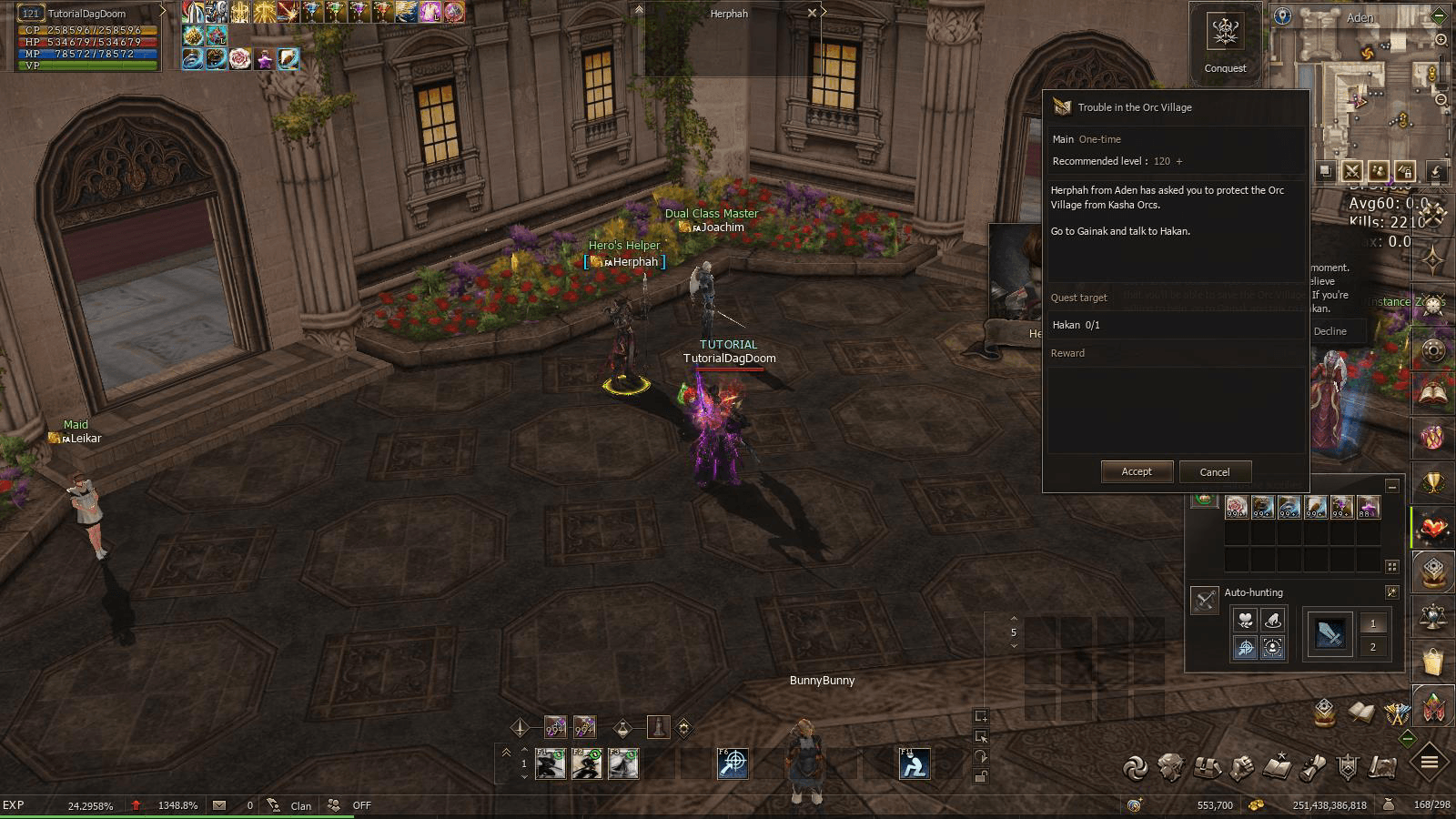Zoom in on the minimap

tap(1441, 41)
